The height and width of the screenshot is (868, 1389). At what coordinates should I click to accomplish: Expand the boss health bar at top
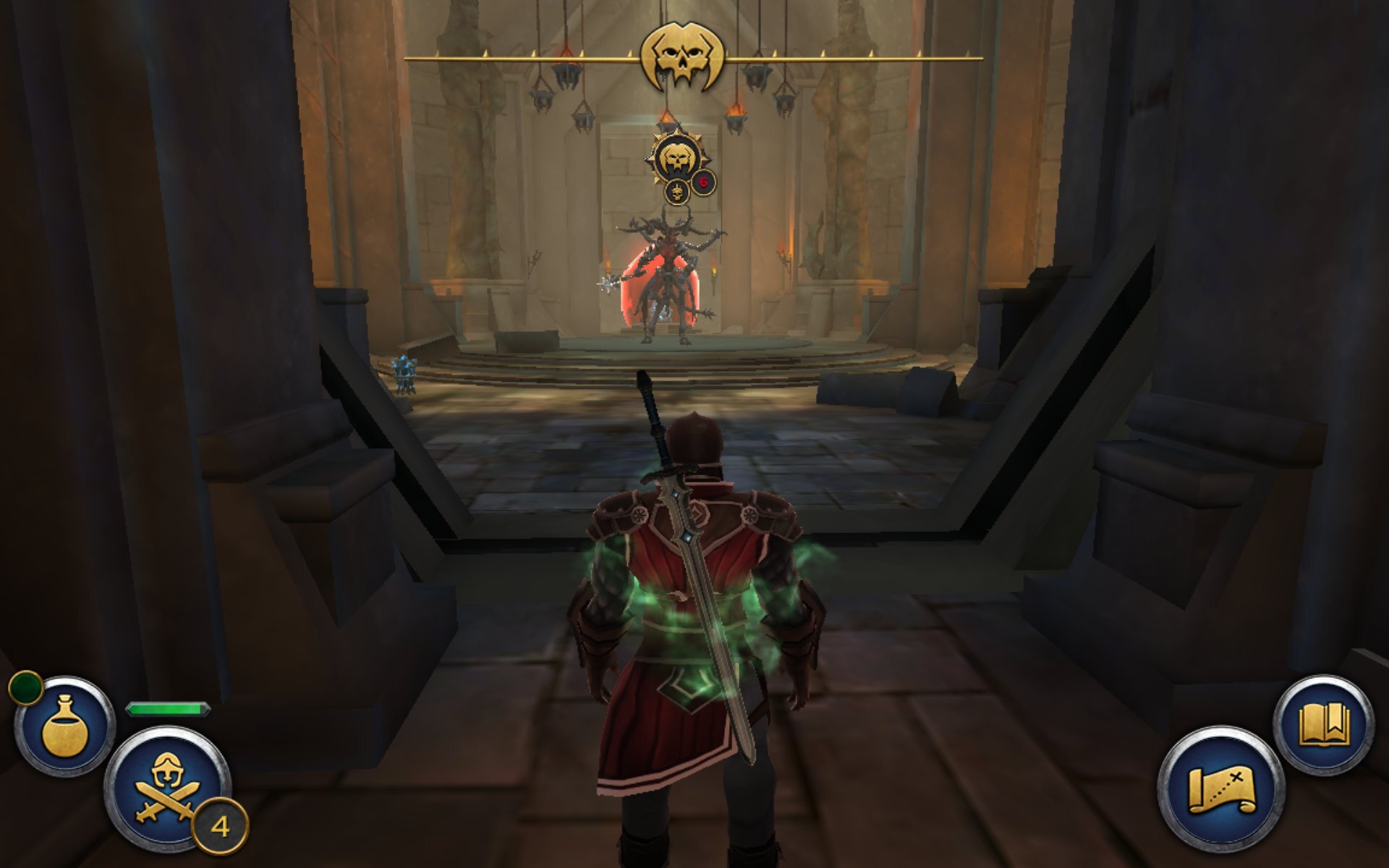(832, 56)
